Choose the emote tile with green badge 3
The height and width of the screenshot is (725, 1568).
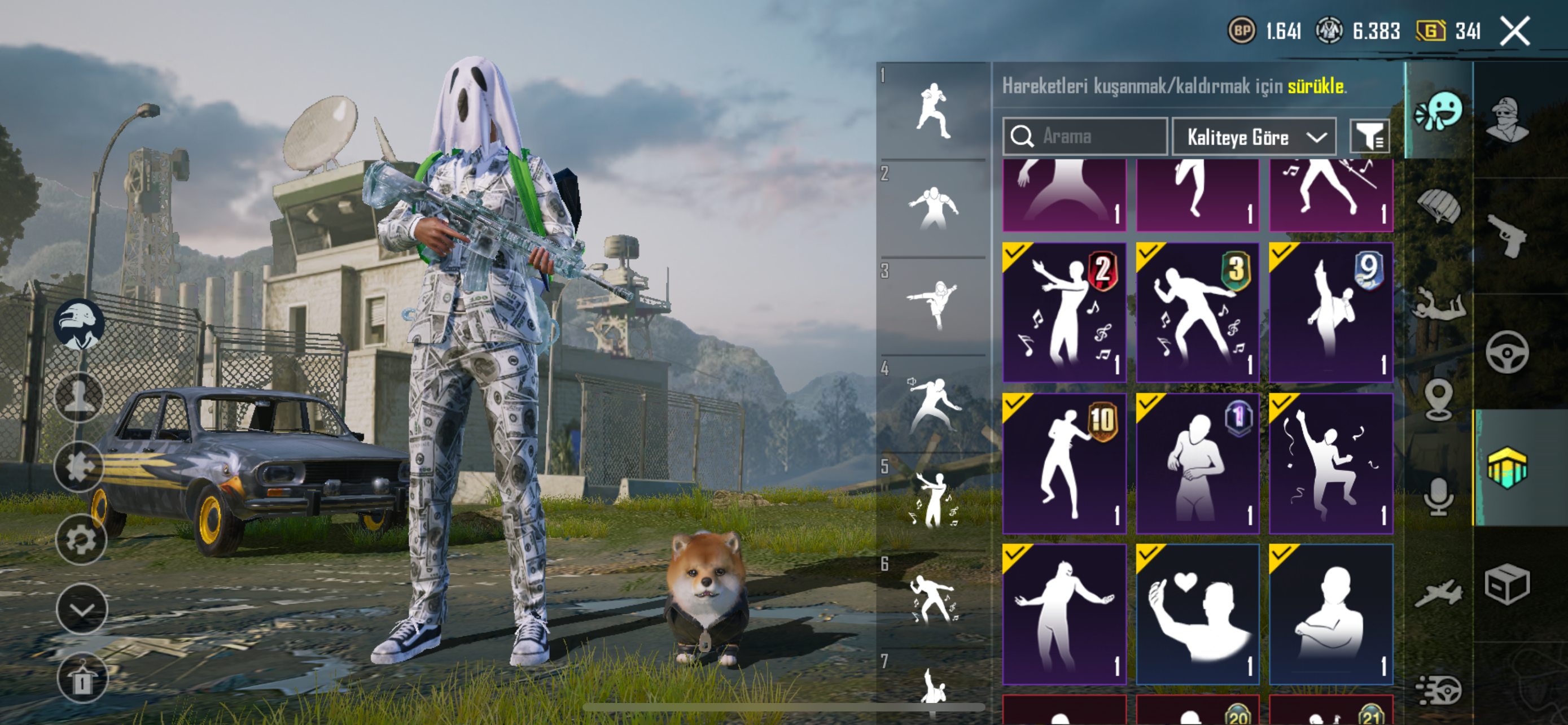tap(1197, 312)
